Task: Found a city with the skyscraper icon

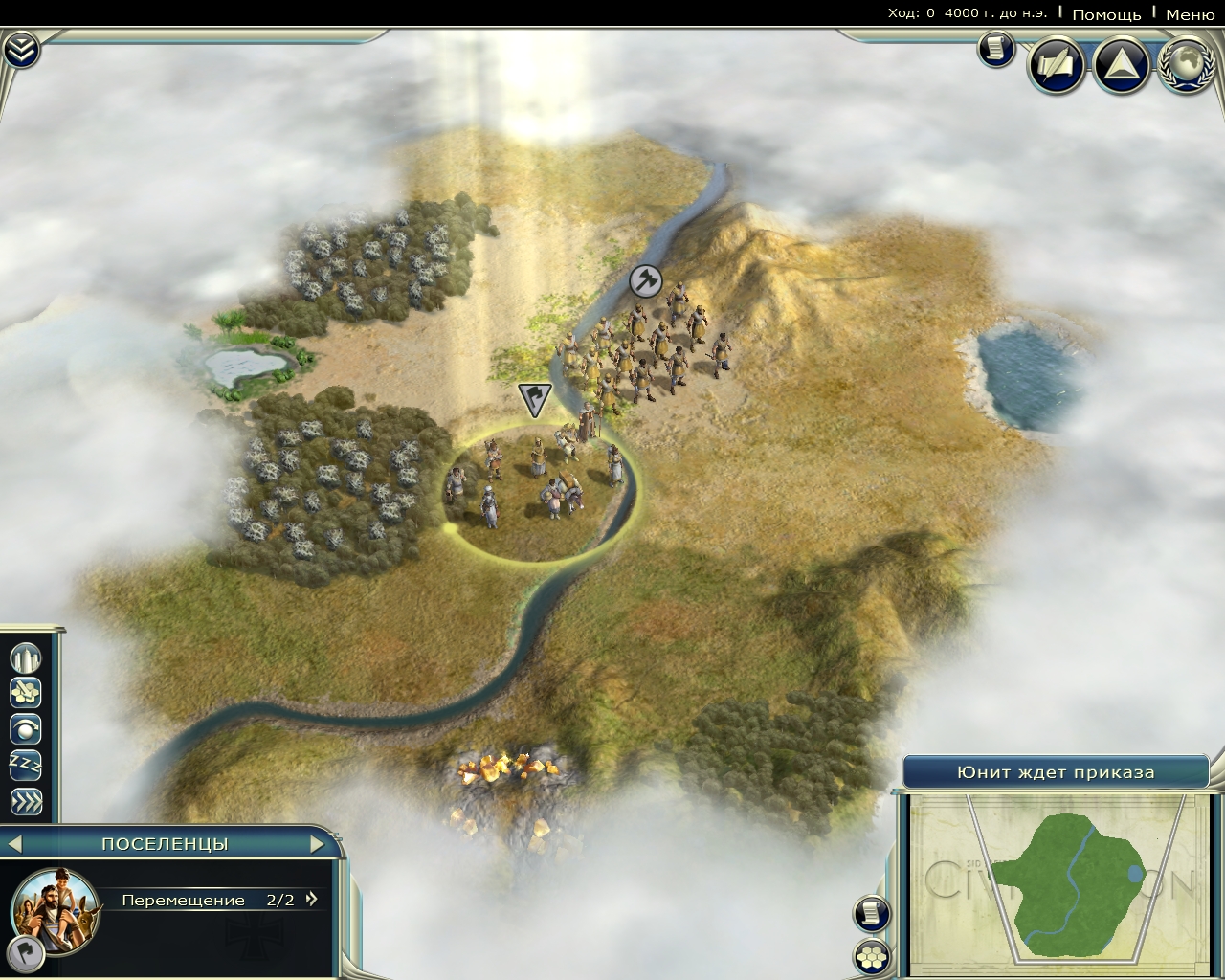Action: (26, 657)
